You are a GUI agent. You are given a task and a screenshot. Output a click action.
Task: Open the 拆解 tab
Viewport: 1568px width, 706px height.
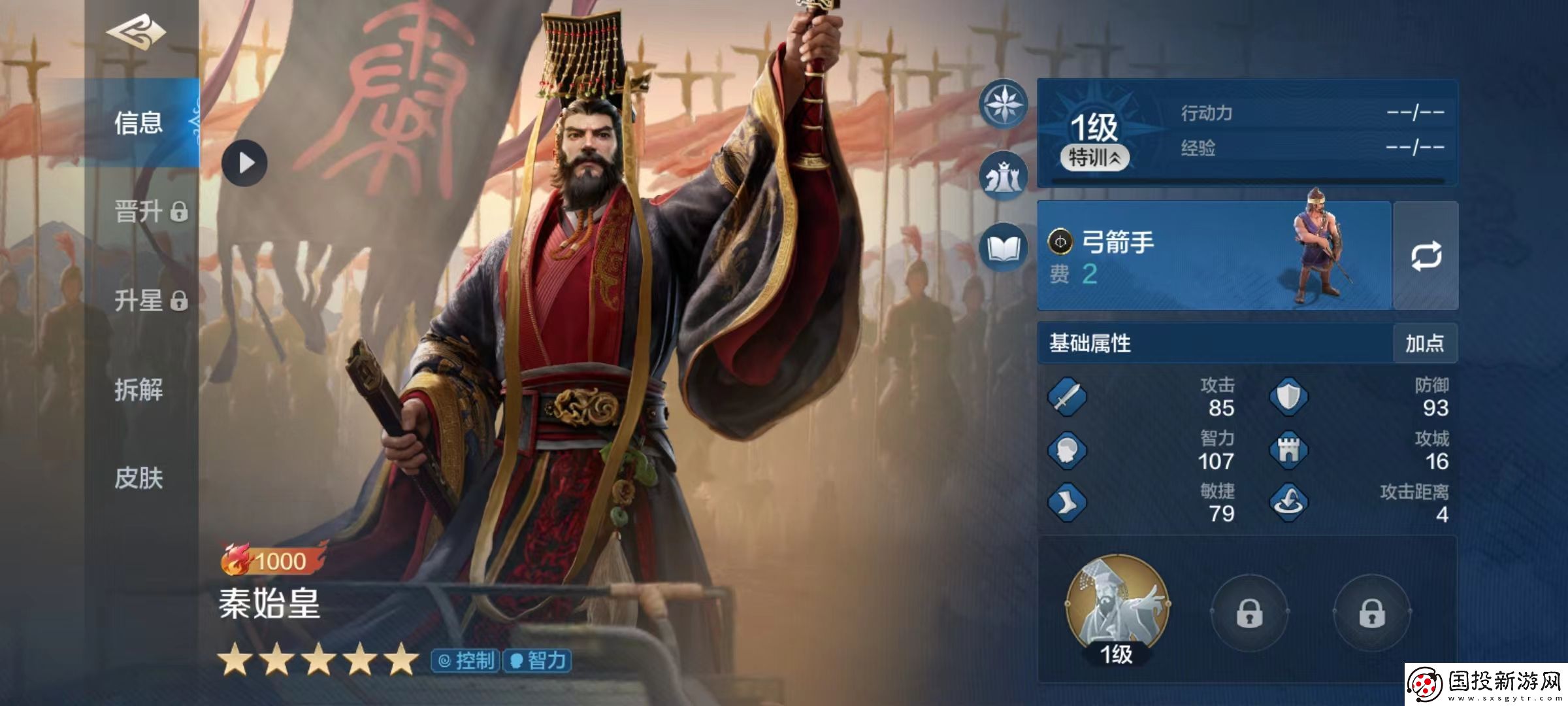(x=139, y=390)
